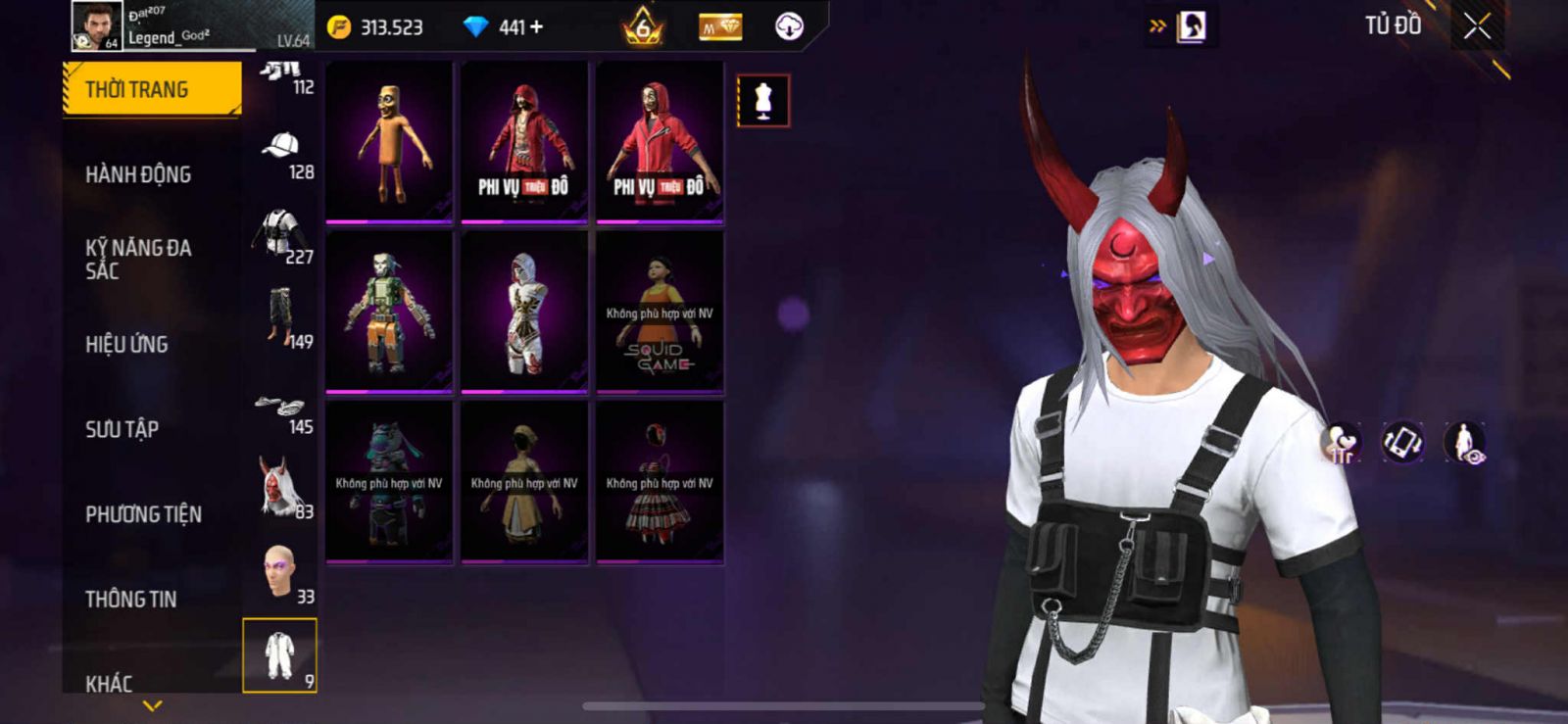
Task: Select the white hooded assassin outfit
Action: [524, 312]
